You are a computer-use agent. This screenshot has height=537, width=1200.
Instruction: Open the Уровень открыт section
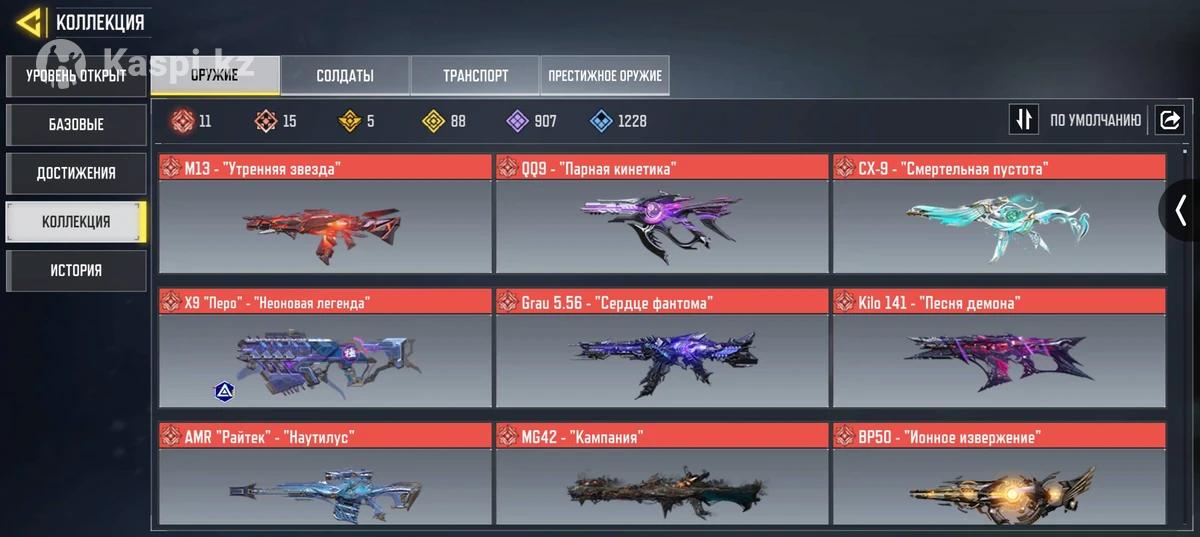pos(76,76)
